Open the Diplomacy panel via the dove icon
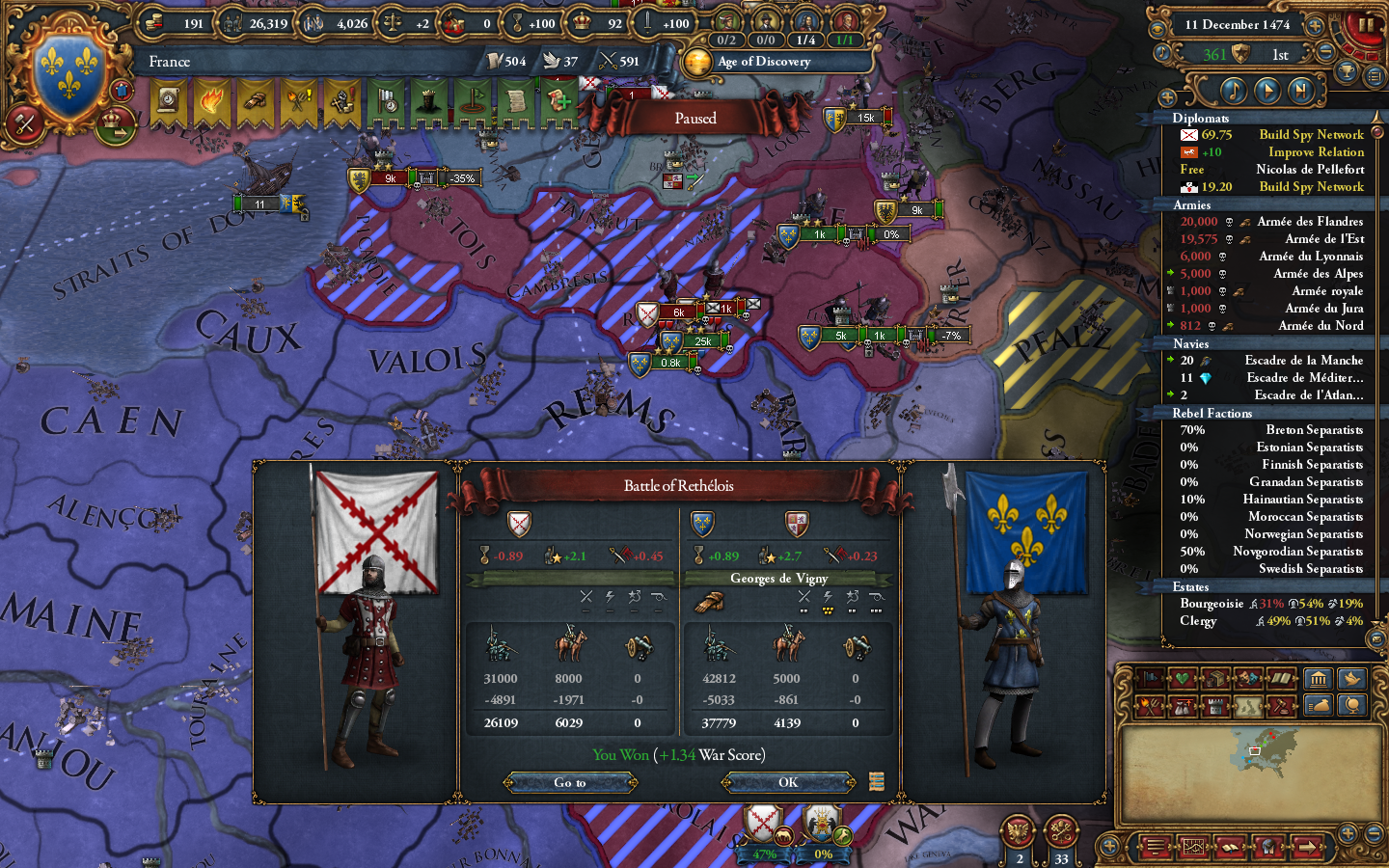Screen dimensions: 1389x868 click(x=1351, y=678)
